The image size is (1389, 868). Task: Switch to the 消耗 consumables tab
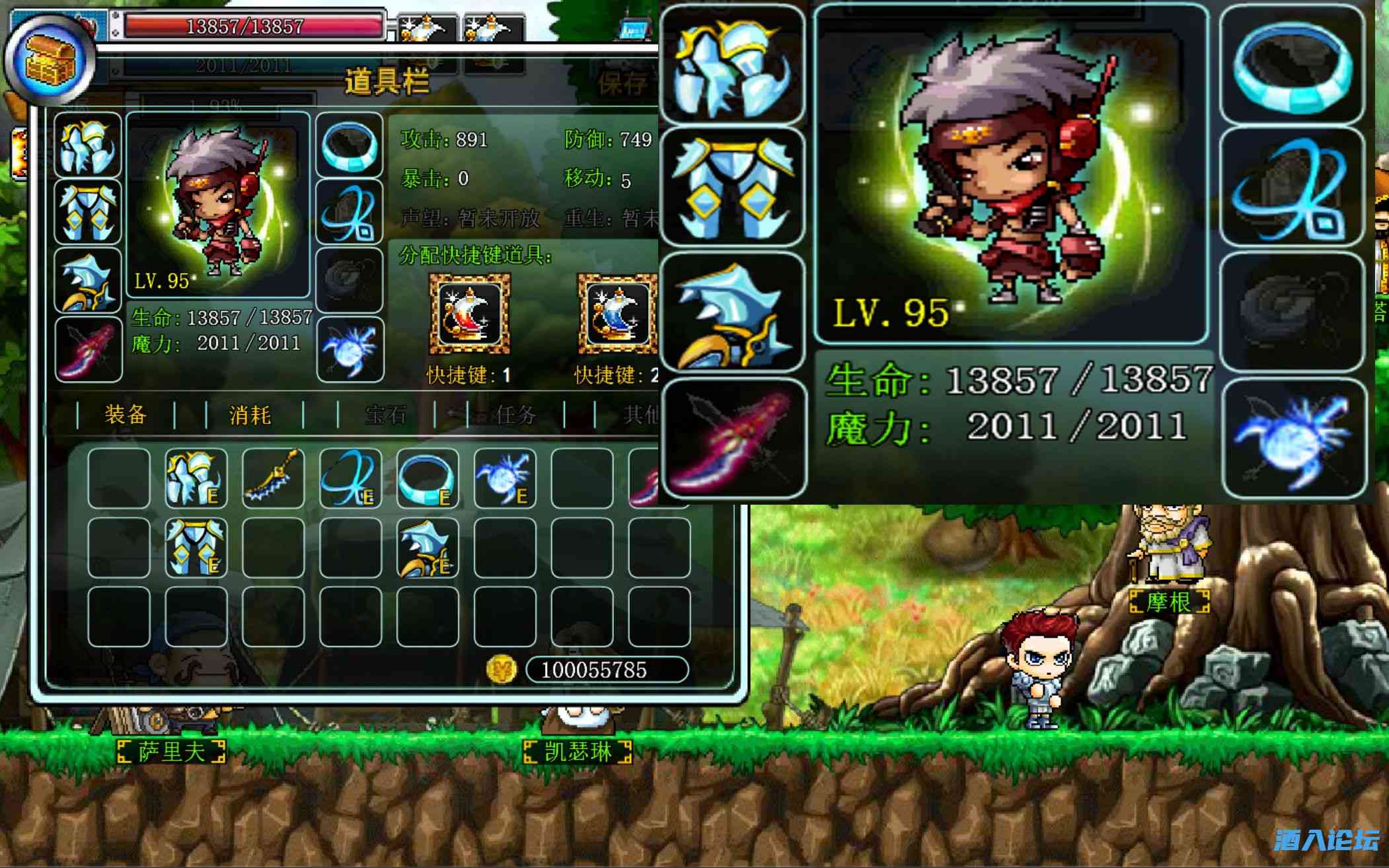[250, 415]
